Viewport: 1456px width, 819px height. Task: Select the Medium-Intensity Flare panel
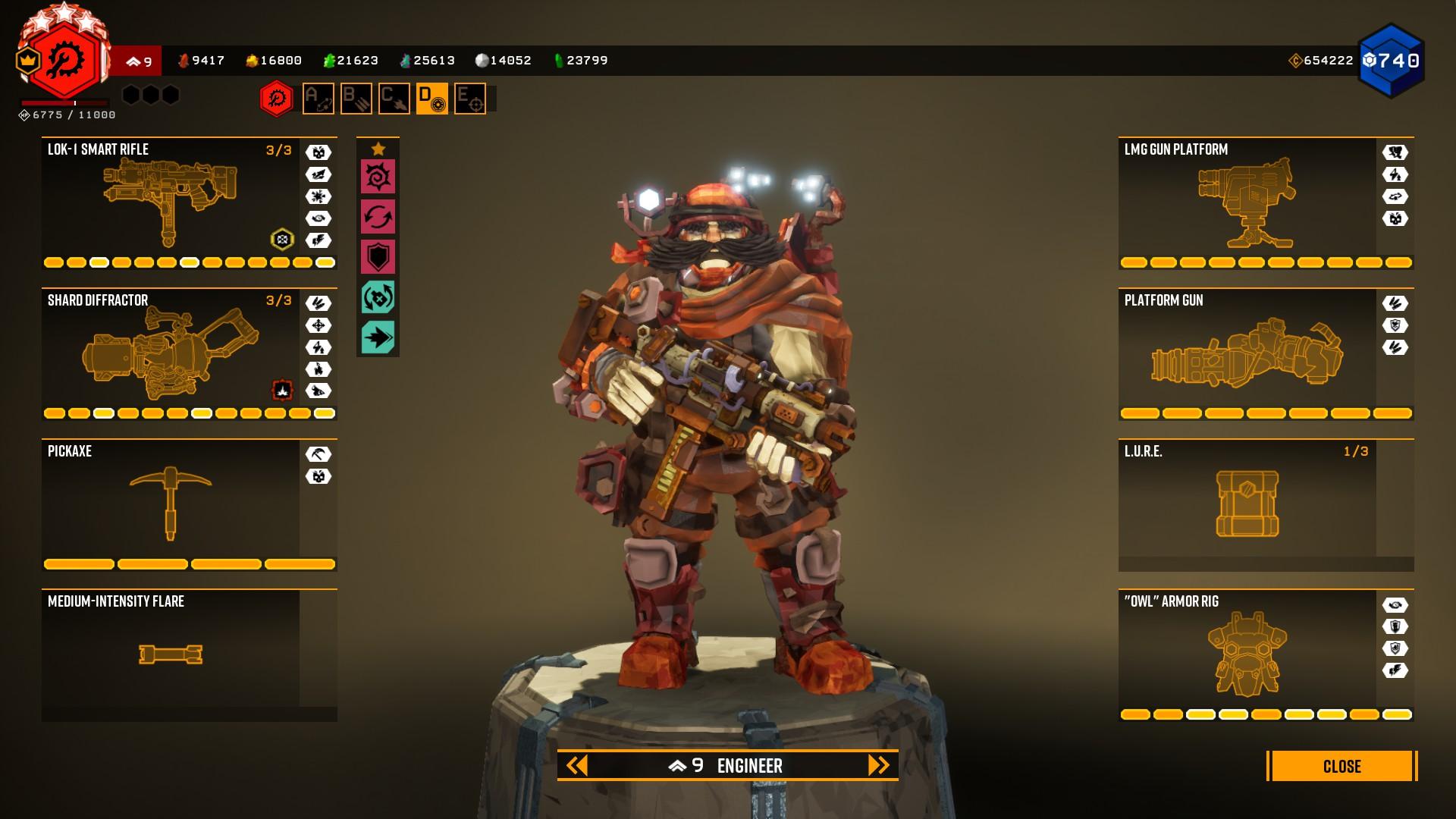point(171,654)
